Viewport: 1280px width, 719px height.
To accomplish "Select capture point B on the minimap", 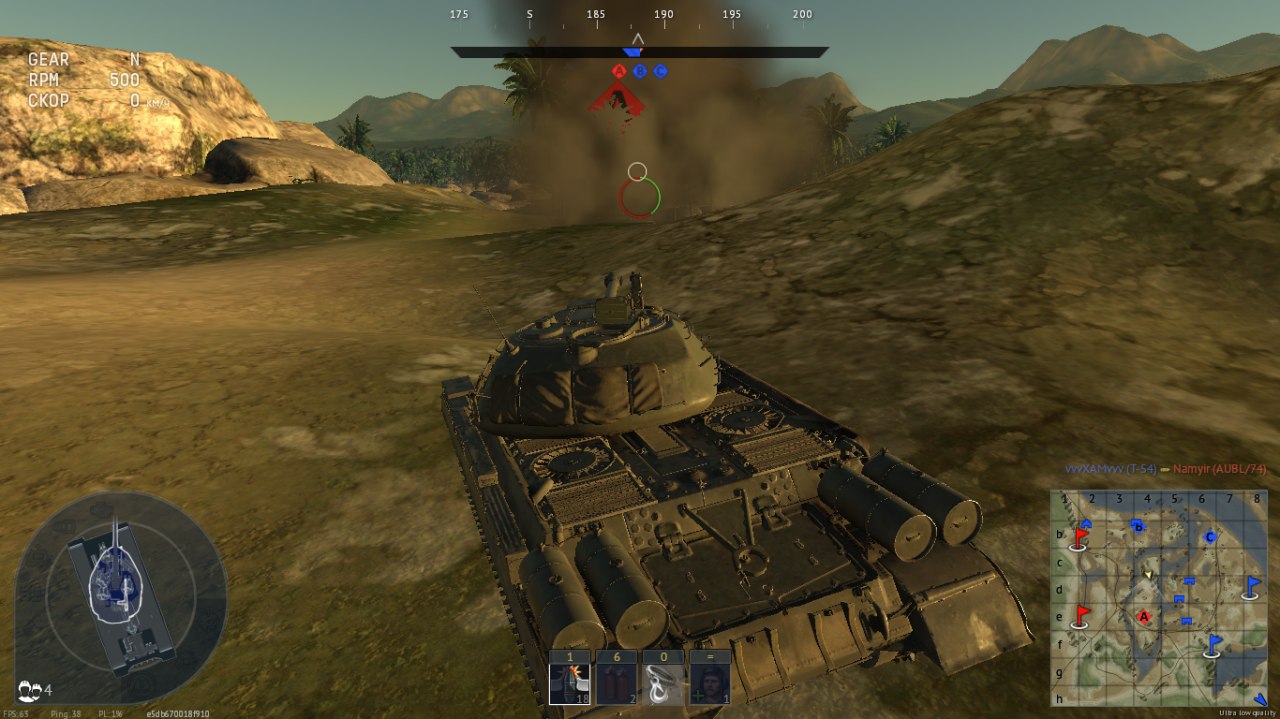I will 1137,525.
